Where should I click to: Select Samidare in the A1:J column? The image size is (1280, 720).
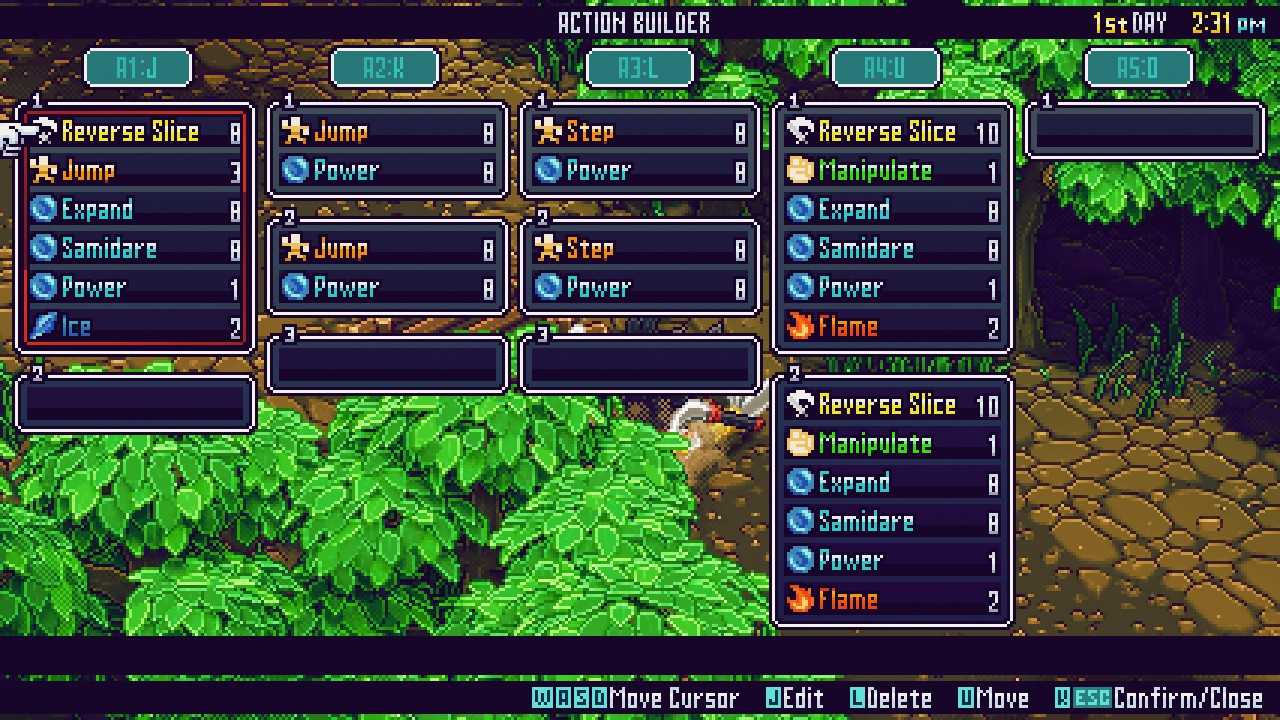pos(136,249)
